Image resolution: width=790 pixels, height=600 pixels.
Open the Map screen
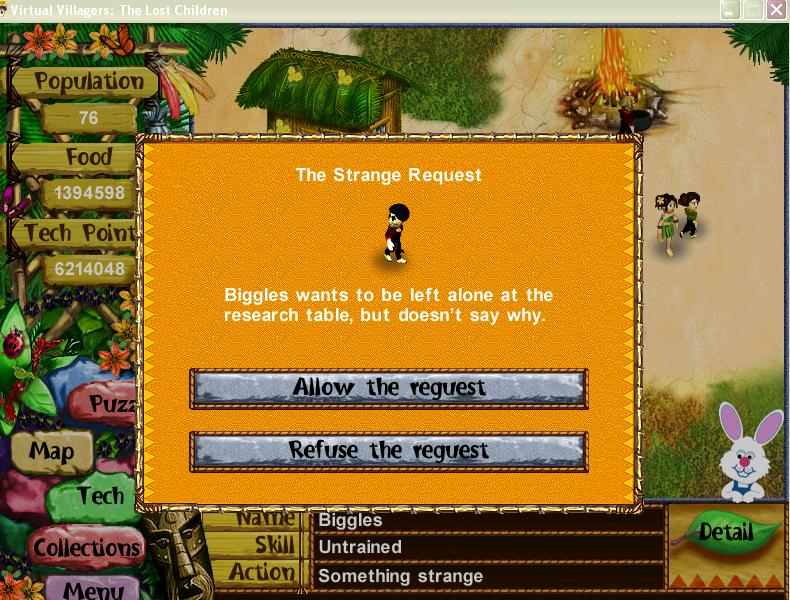point(51,452)
